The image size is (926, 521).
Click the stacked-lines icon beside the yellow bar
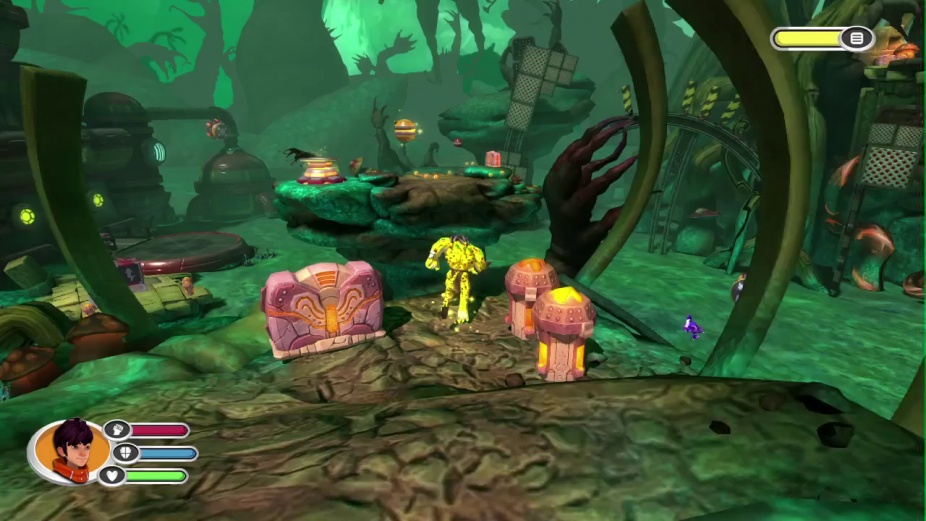(x=857, y=38)
